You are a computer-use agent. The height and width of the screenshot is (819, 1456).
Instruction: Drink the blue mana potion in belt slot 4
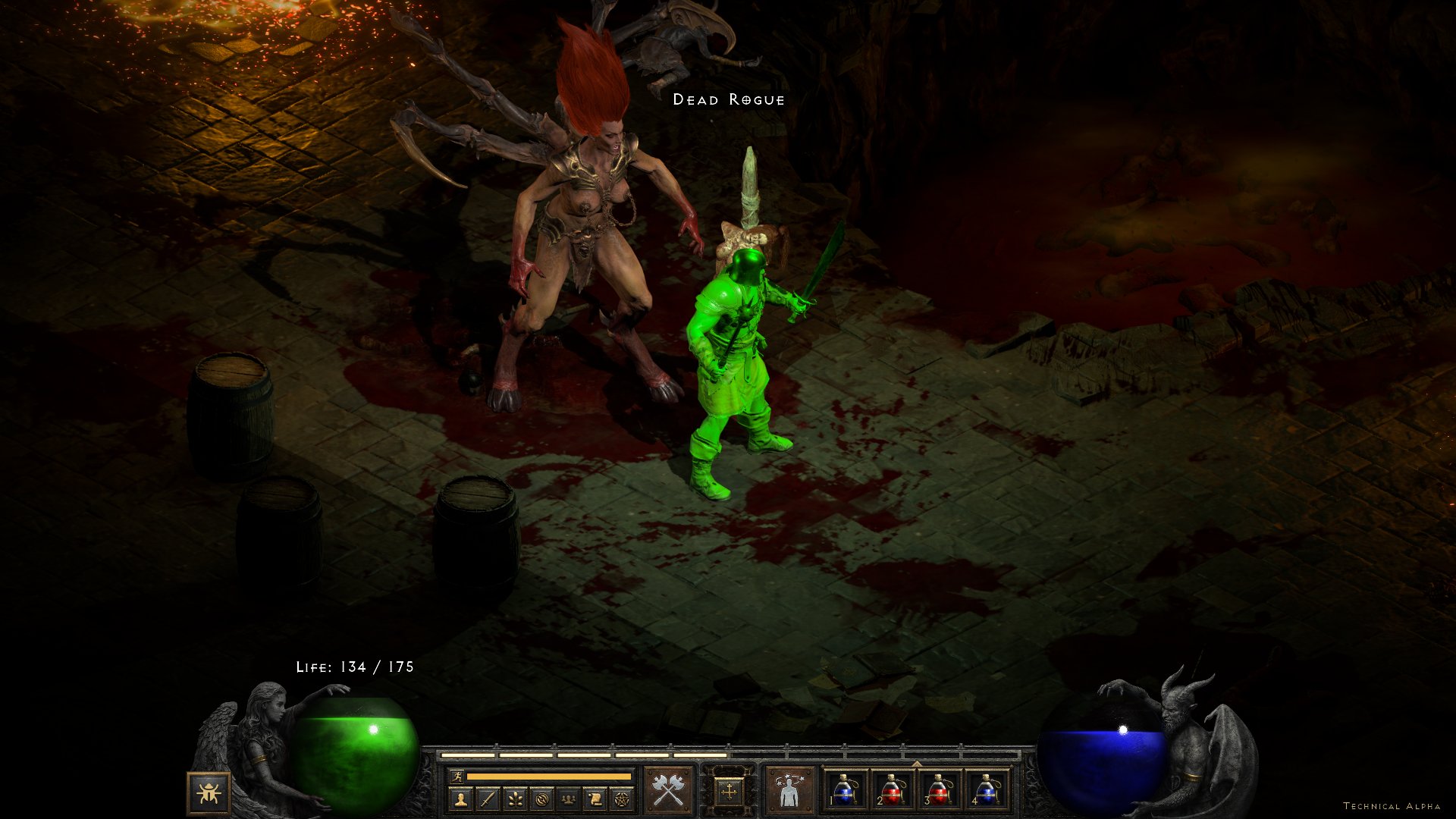(986, 790)
